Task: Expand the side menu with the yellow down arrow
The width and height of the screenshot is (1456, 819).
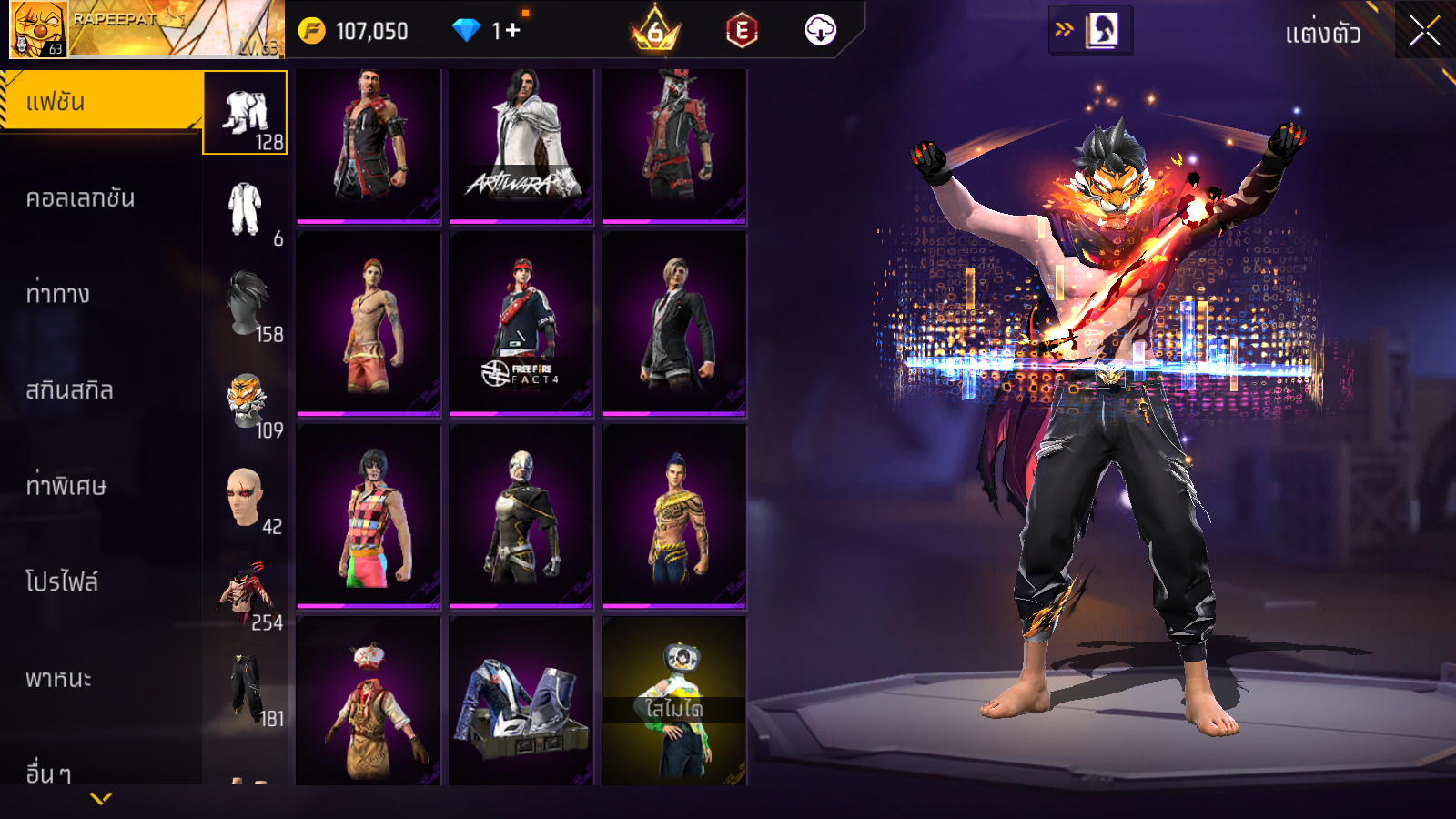Action: coord(101,798)
